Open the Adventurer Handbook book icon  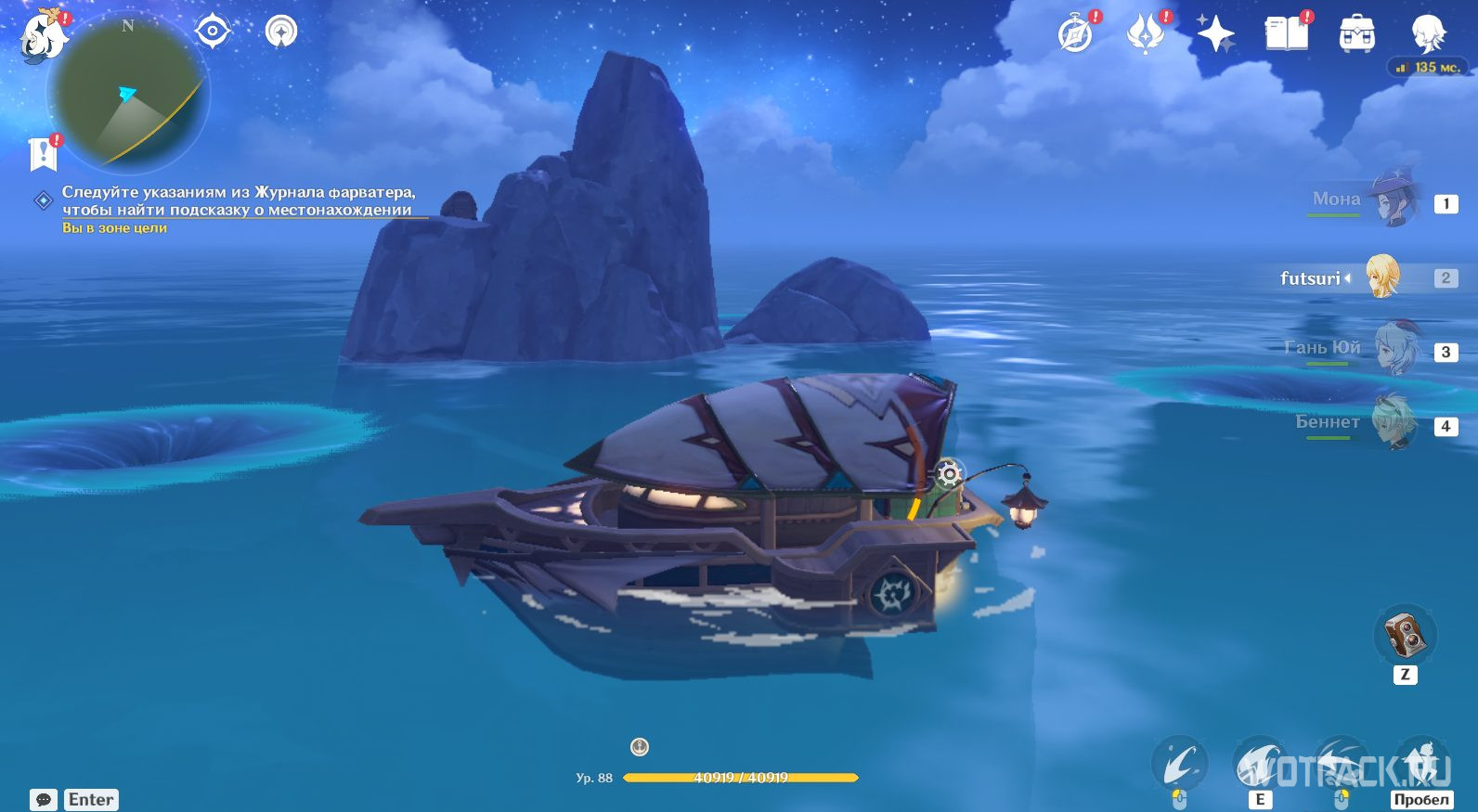click(1286, 35)
